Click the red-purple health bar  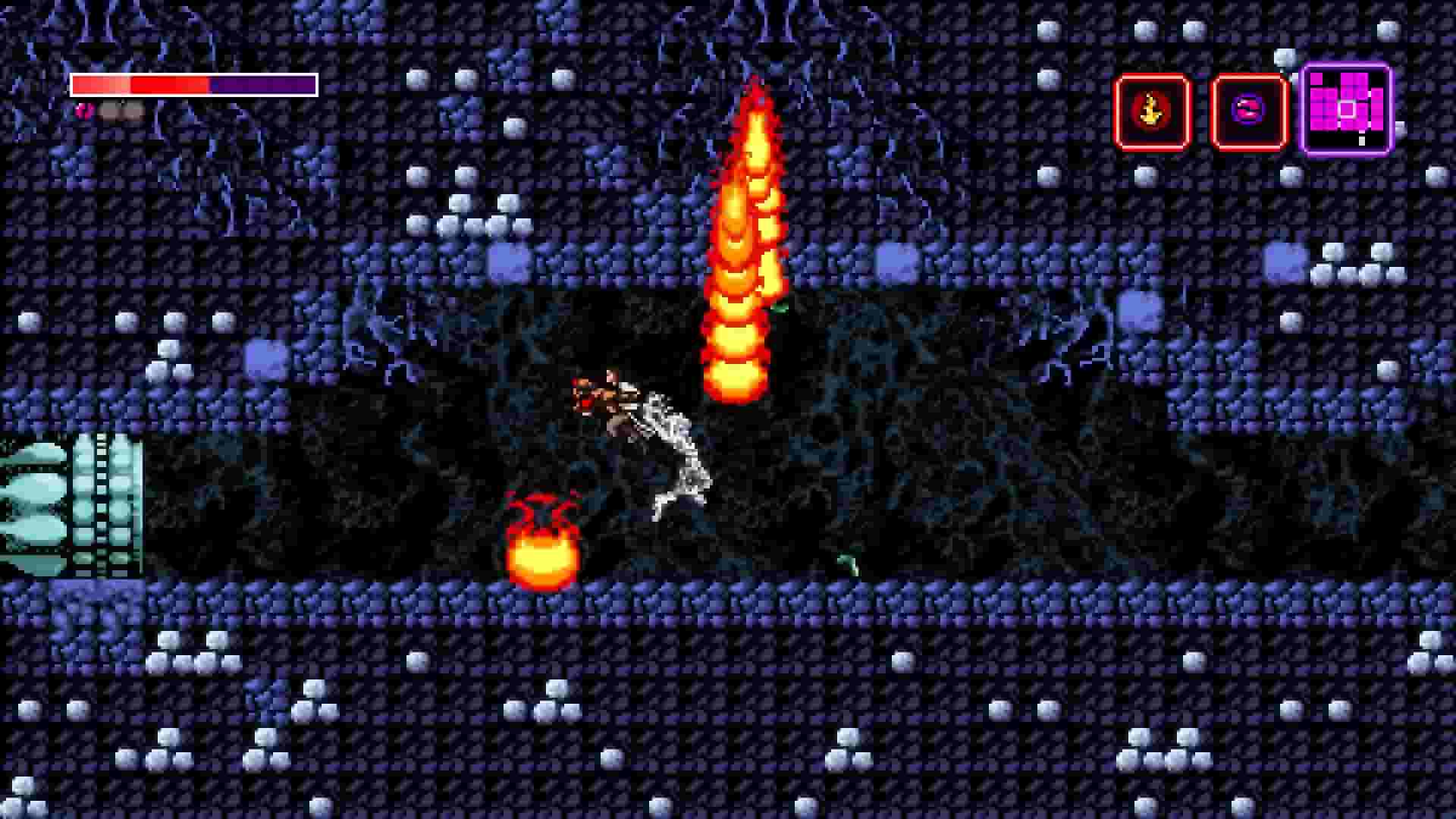pos(193,83)
